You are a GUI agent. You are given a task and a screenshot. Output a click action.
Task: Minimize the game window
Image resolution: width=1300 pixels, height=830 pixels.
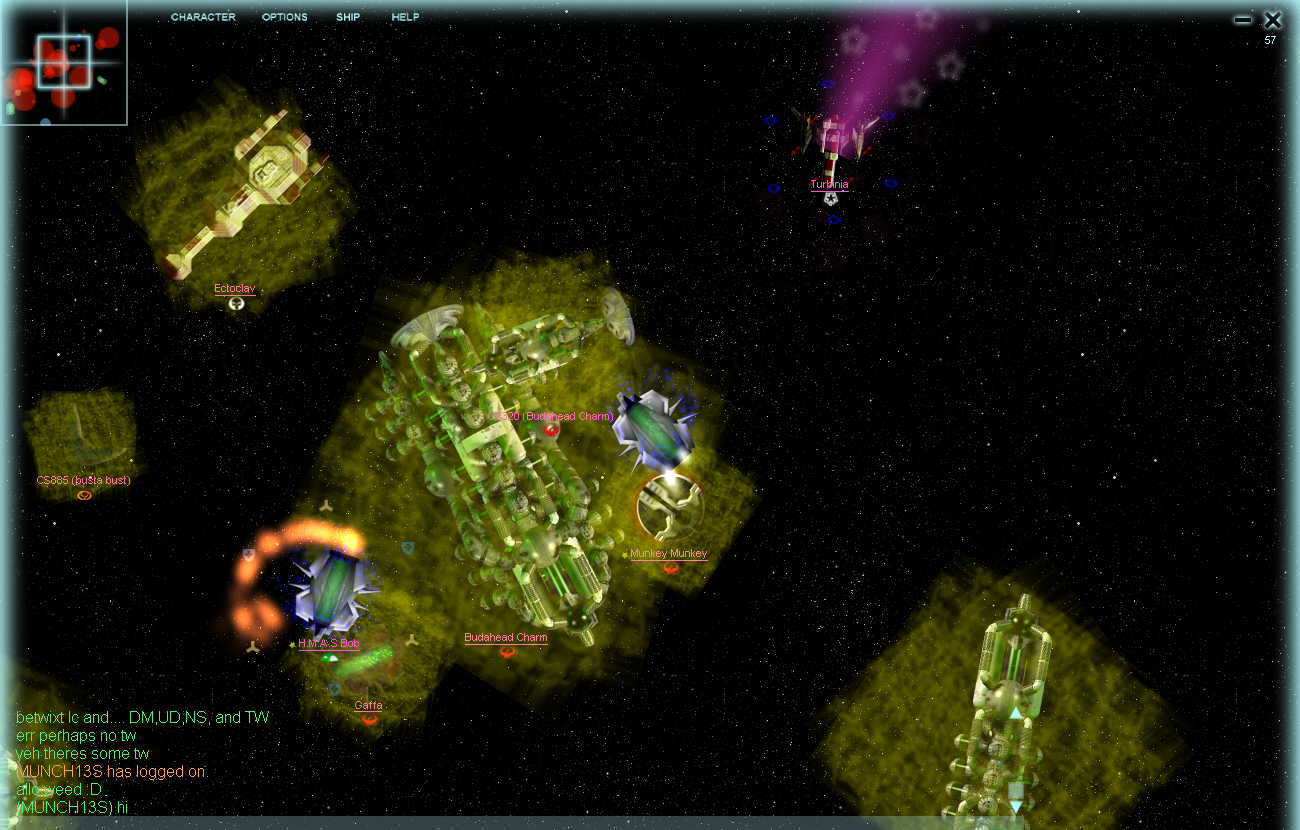click(x=1243, y=19)
